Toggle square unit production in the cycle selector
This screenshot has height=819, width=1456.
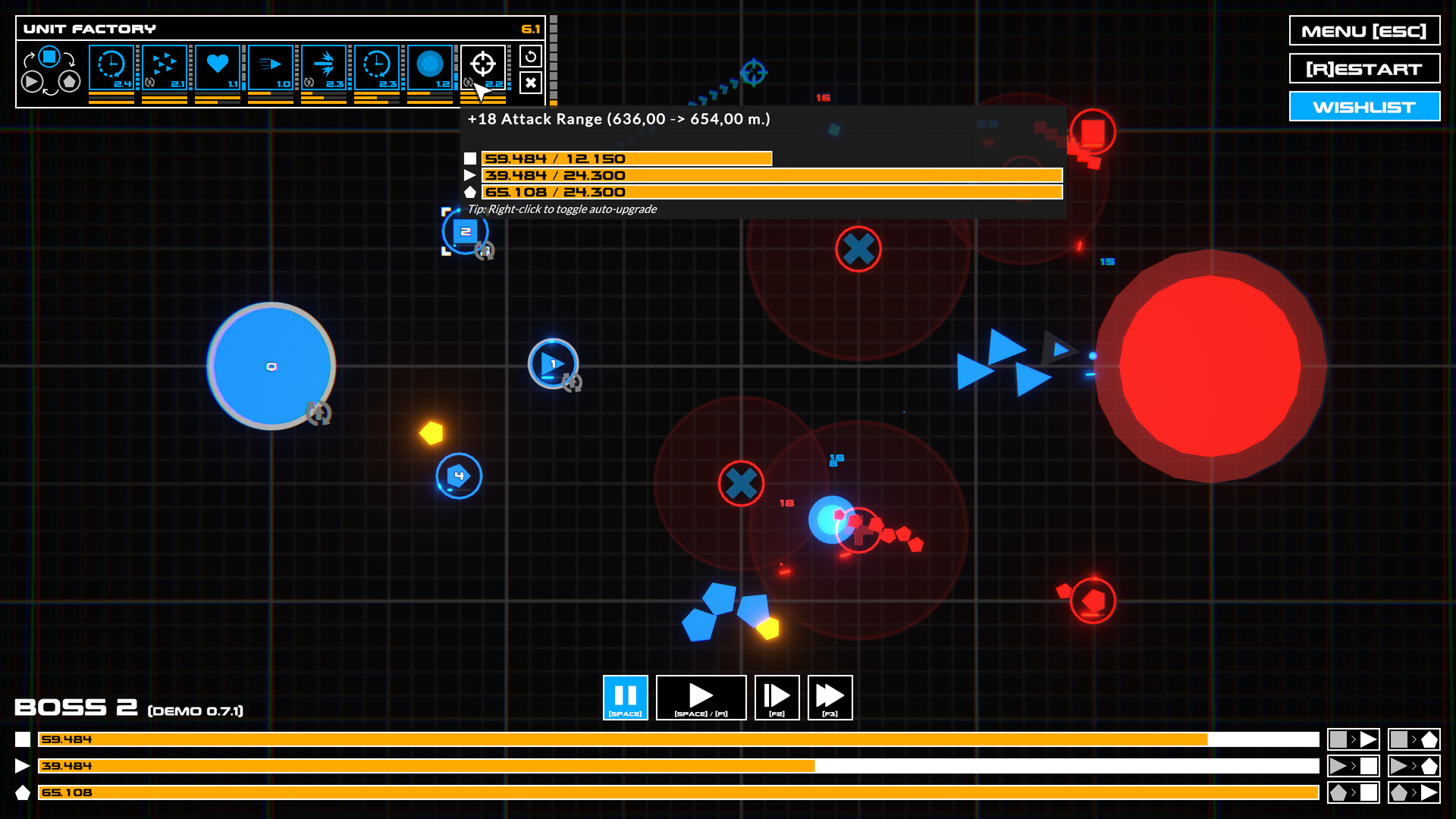pyautogui.click(x=49, y=55)
